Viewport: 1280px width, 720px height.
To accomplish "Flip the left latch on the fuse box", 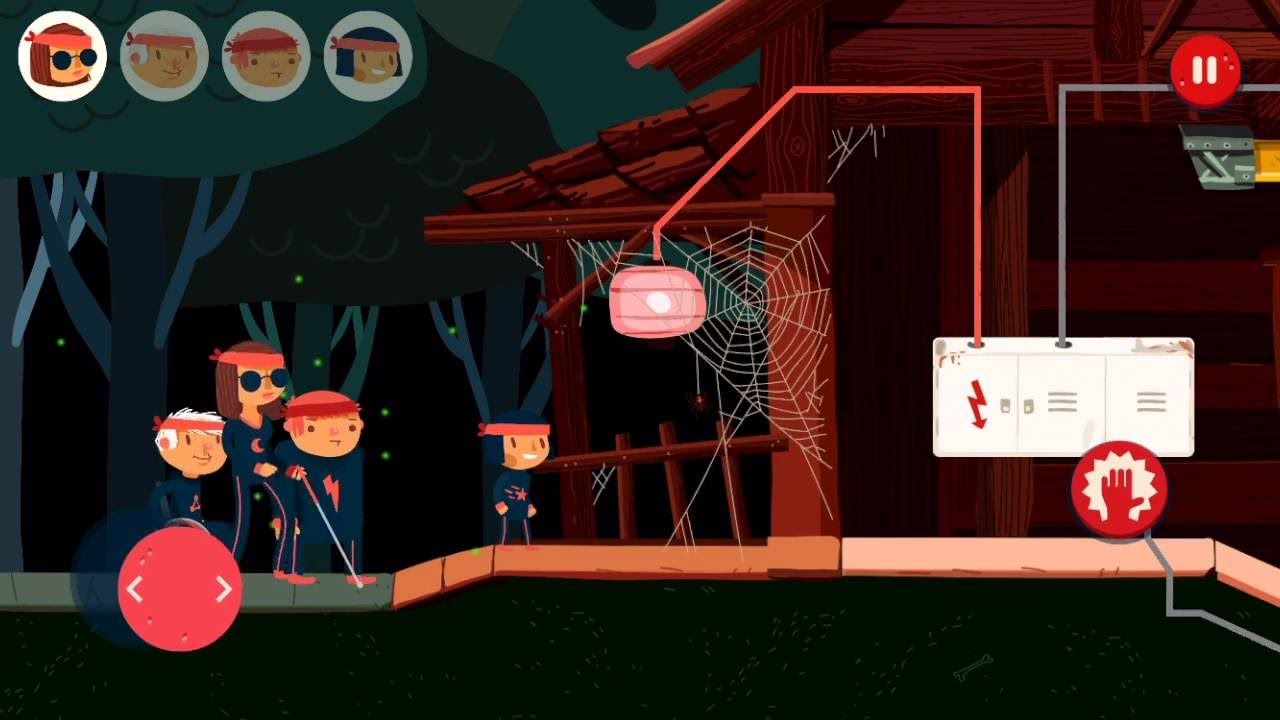I will [1005, 405].
